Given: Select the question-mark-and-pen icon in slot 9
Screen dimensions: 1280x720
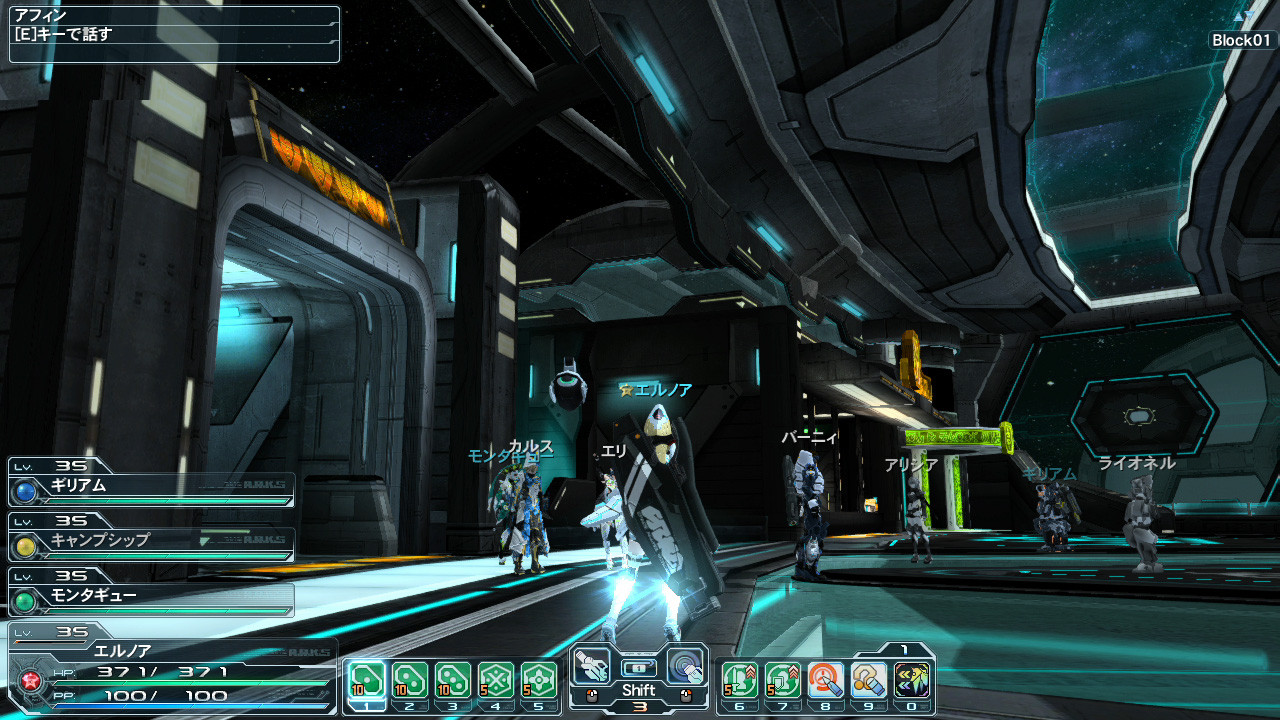Looking at the screenshot, I should point(869,680).
